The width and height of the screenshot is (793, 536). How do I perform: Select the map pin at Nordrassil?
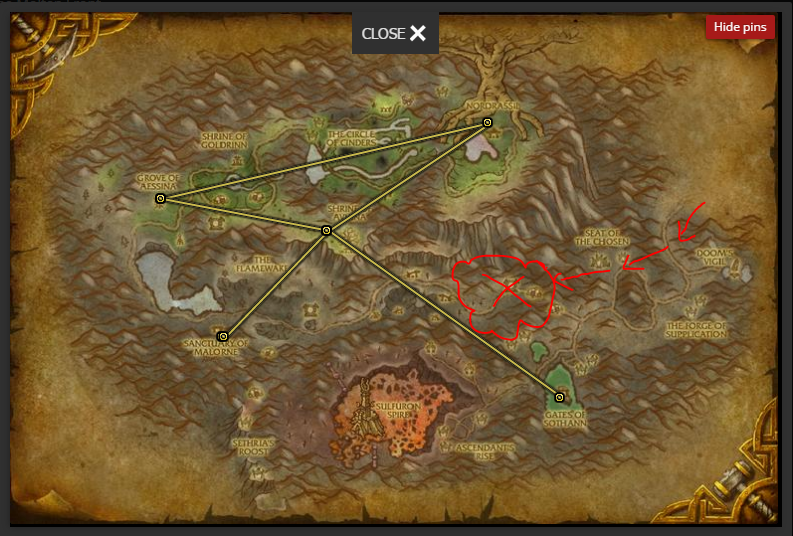tap(488, 123)
